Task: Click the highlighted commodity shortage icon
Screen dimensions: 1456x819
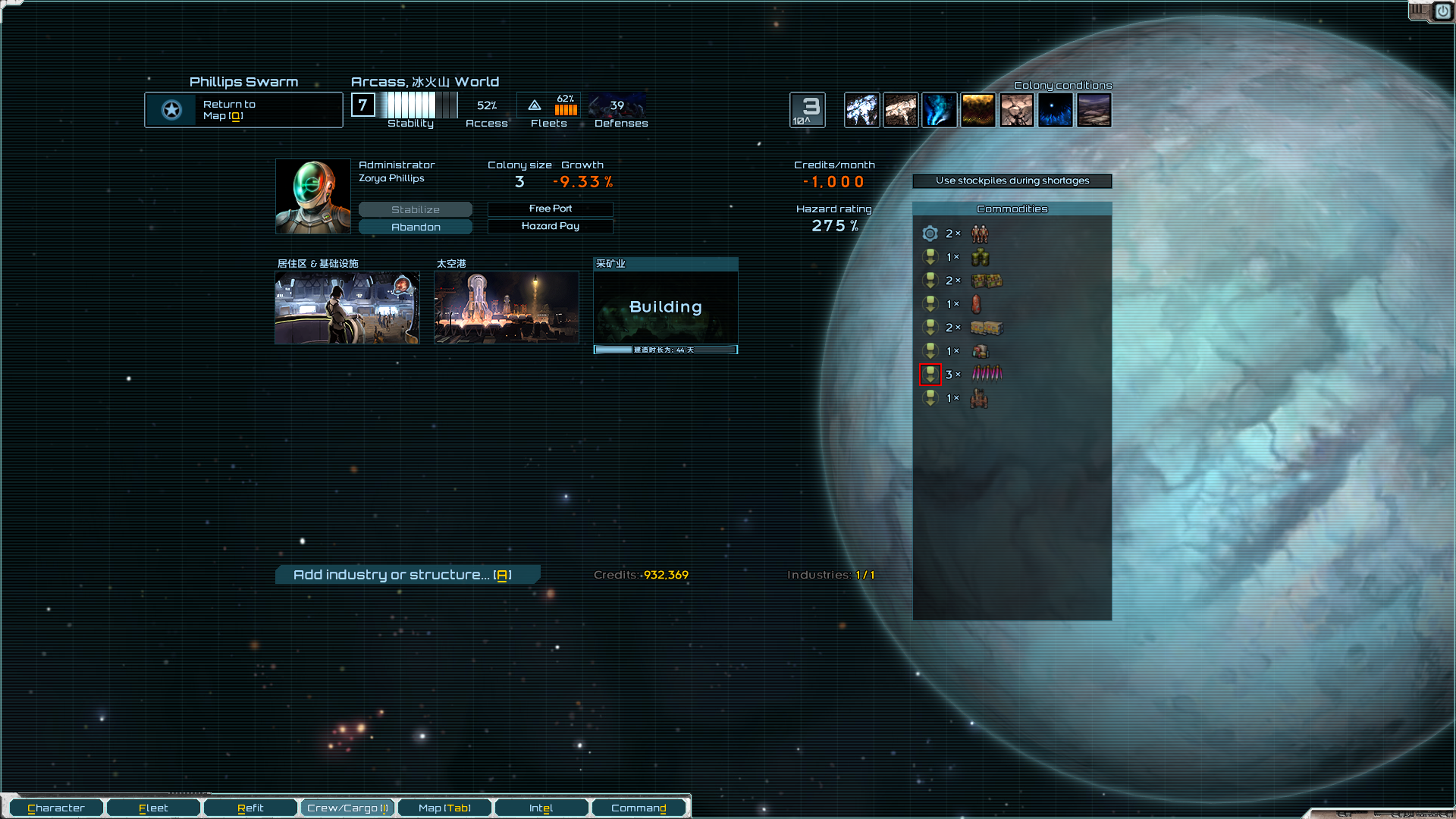Action: [x=930, y=374]
